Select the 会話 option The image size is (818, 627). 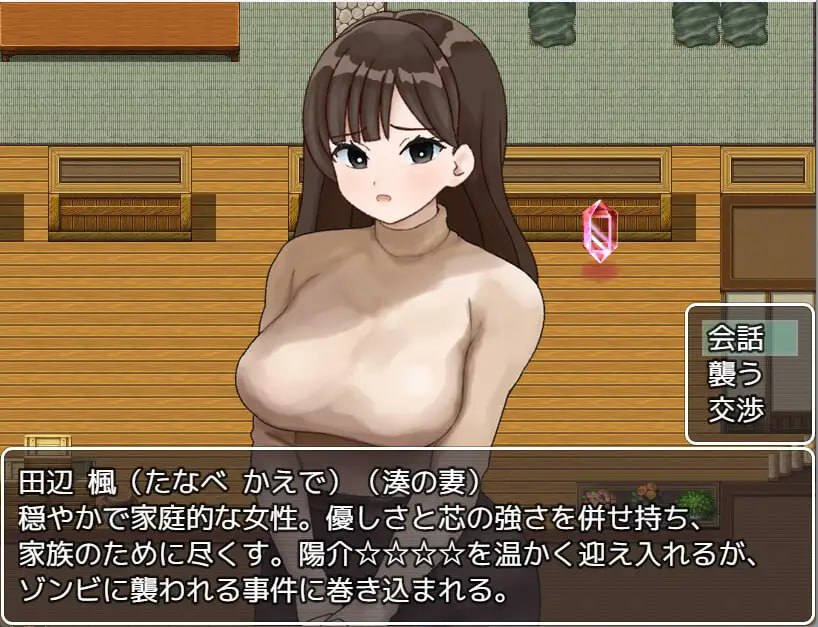pos(736,339)
